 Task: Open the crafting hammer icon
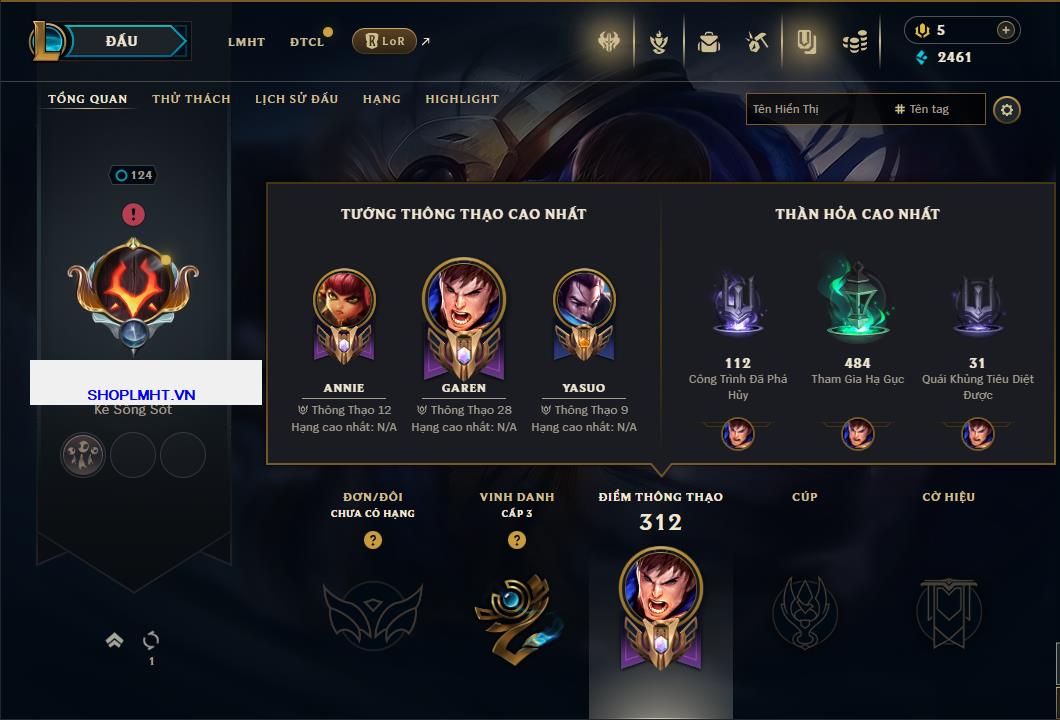point(757,42)
